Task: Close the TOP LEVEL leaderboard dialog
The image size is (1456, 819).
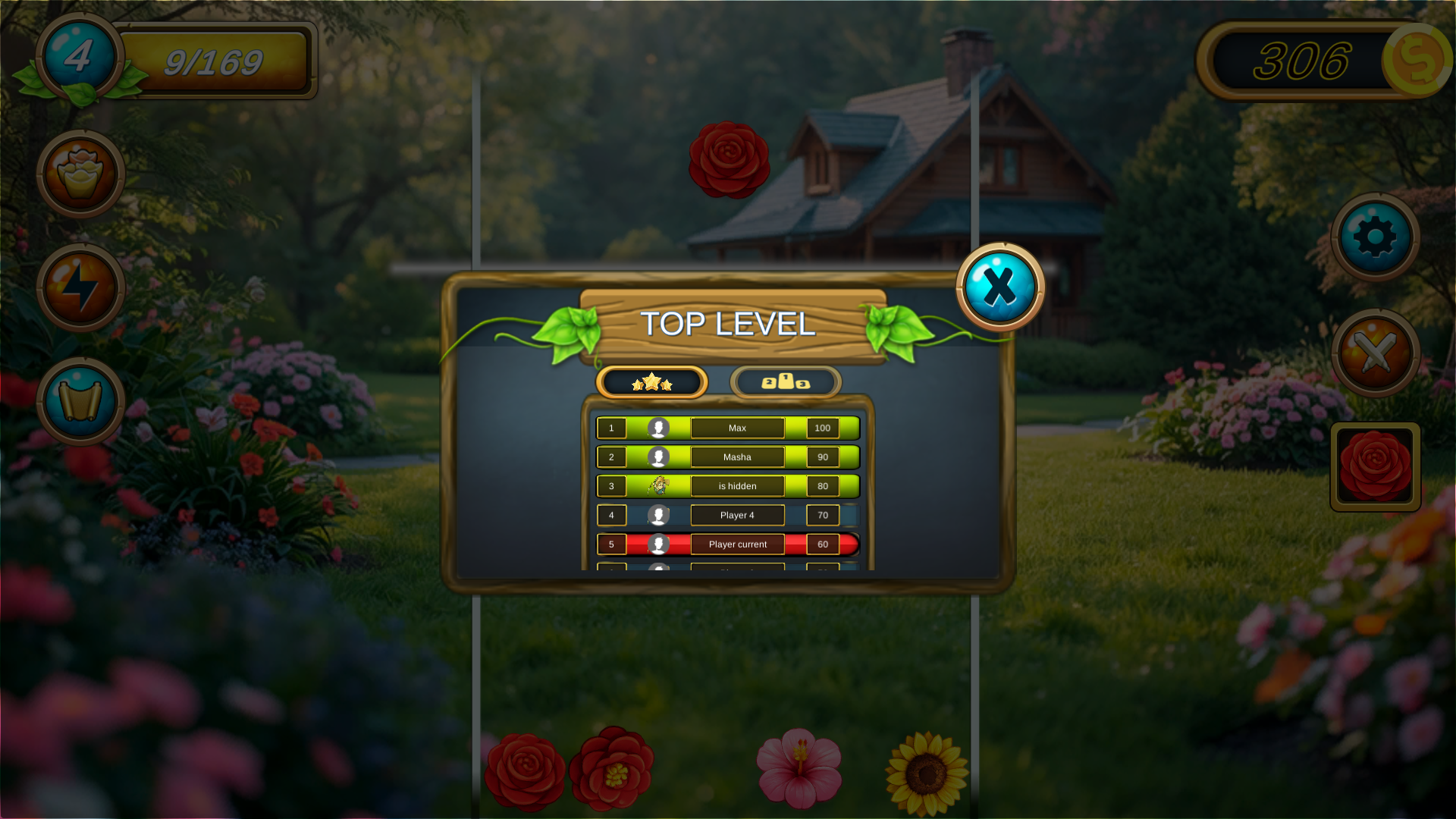Action: [x=999, y=286]
